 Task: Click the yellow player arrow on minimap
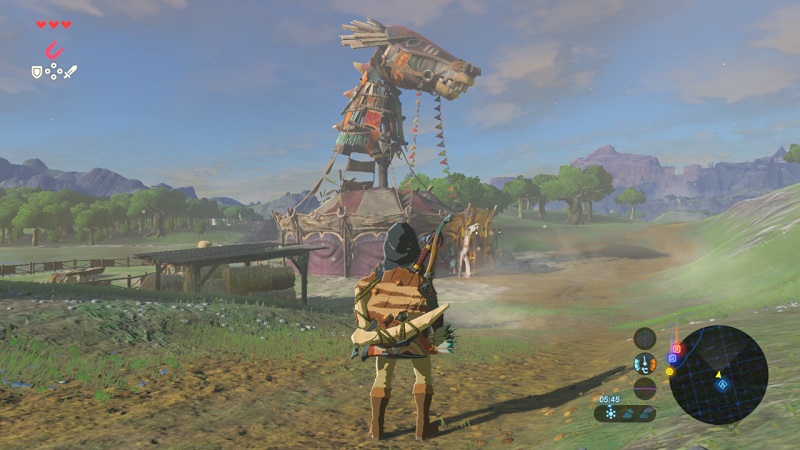pyautogui.click(x=718, y=375)
